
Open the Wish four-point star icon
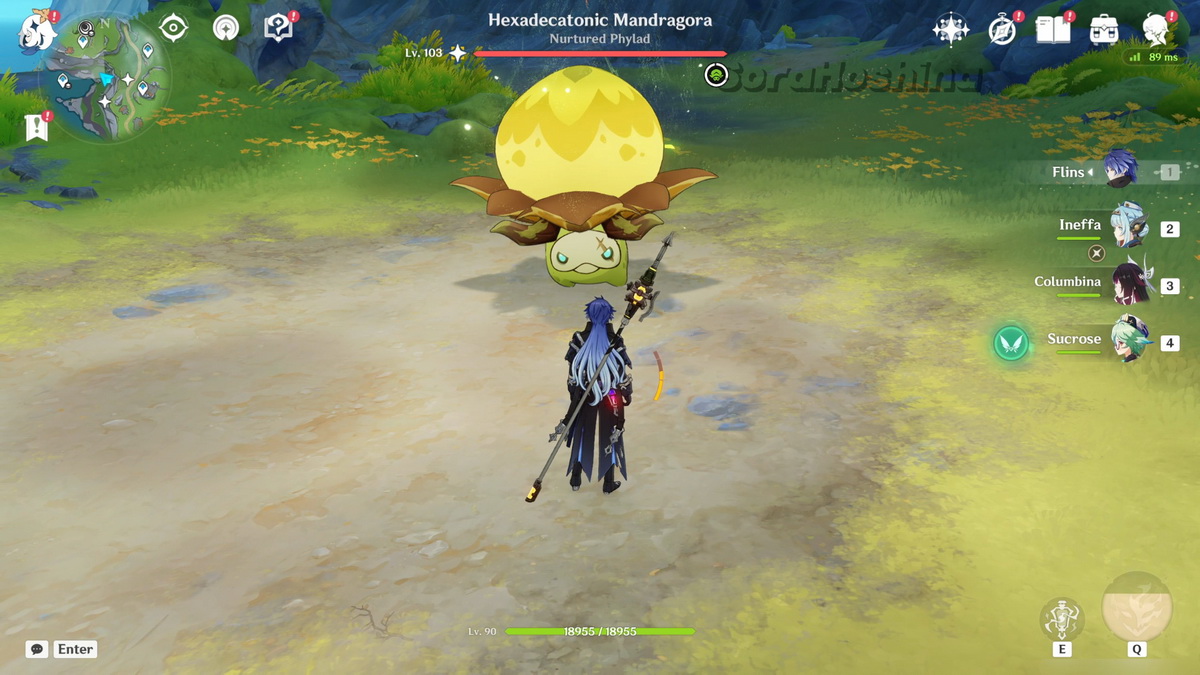[950, 30]
